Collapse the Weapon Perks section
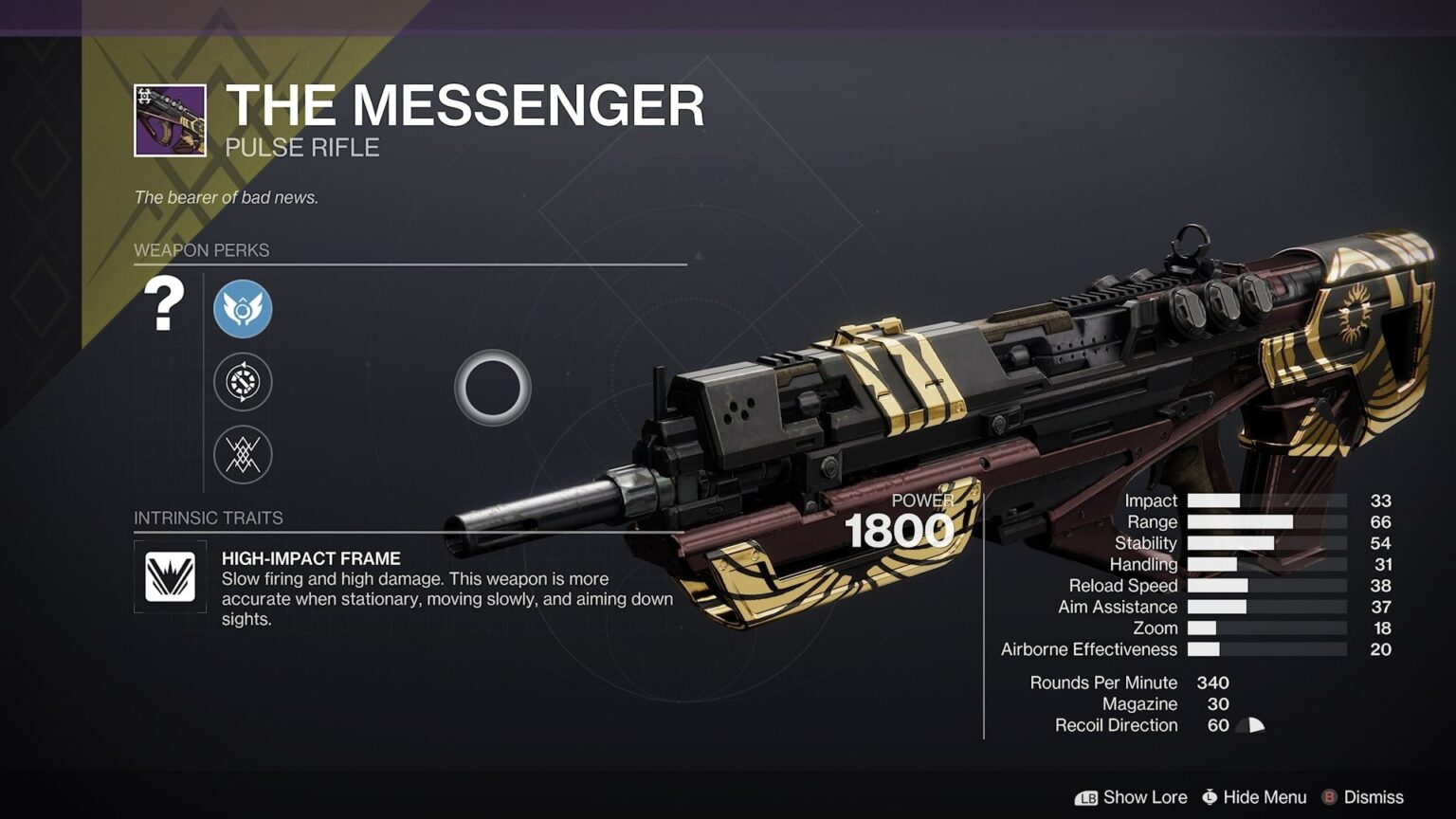1456x819 pixels. pos(201,250)
